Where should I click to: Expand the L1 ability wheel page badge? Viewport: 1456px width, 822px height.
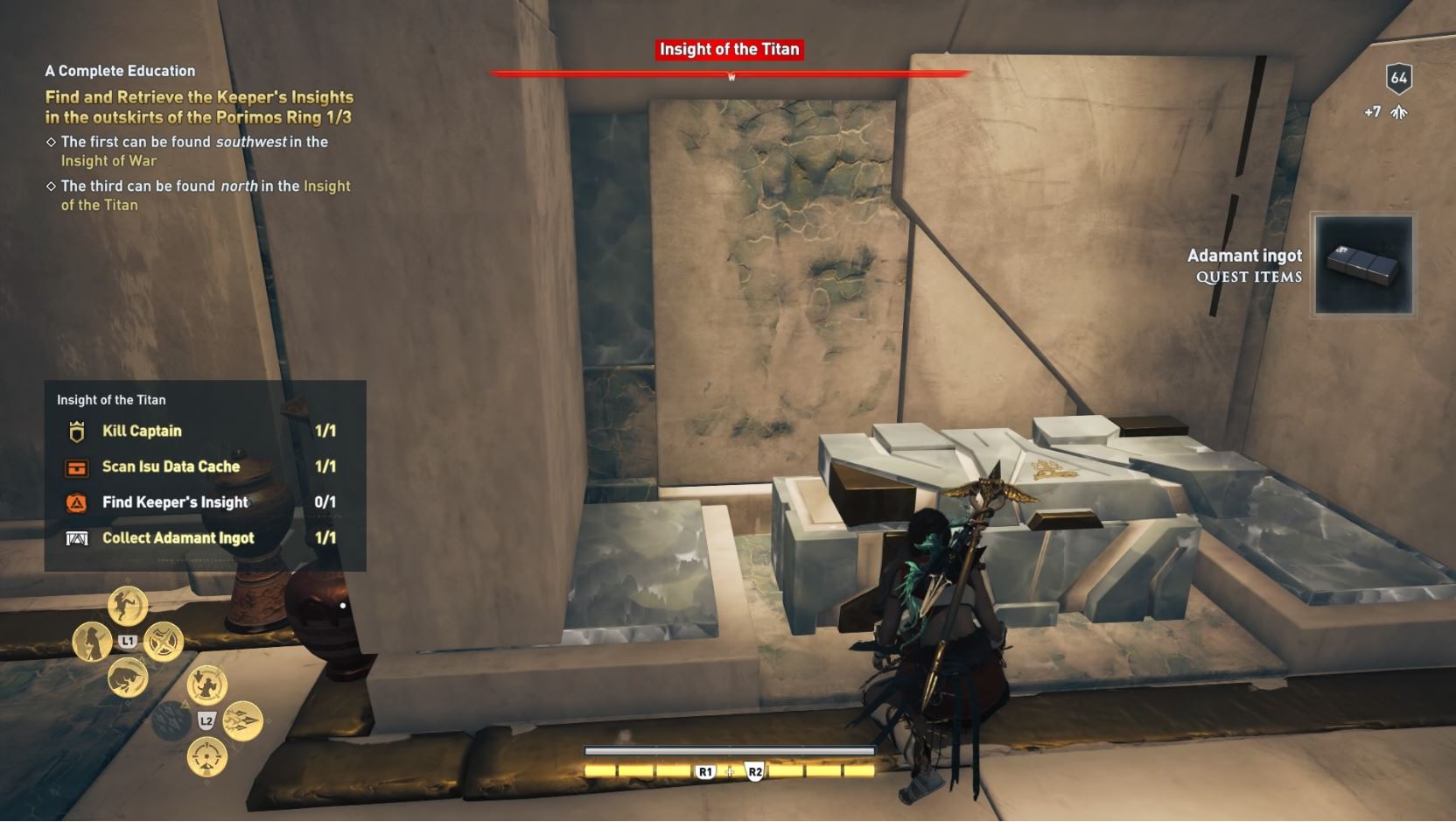128,639
